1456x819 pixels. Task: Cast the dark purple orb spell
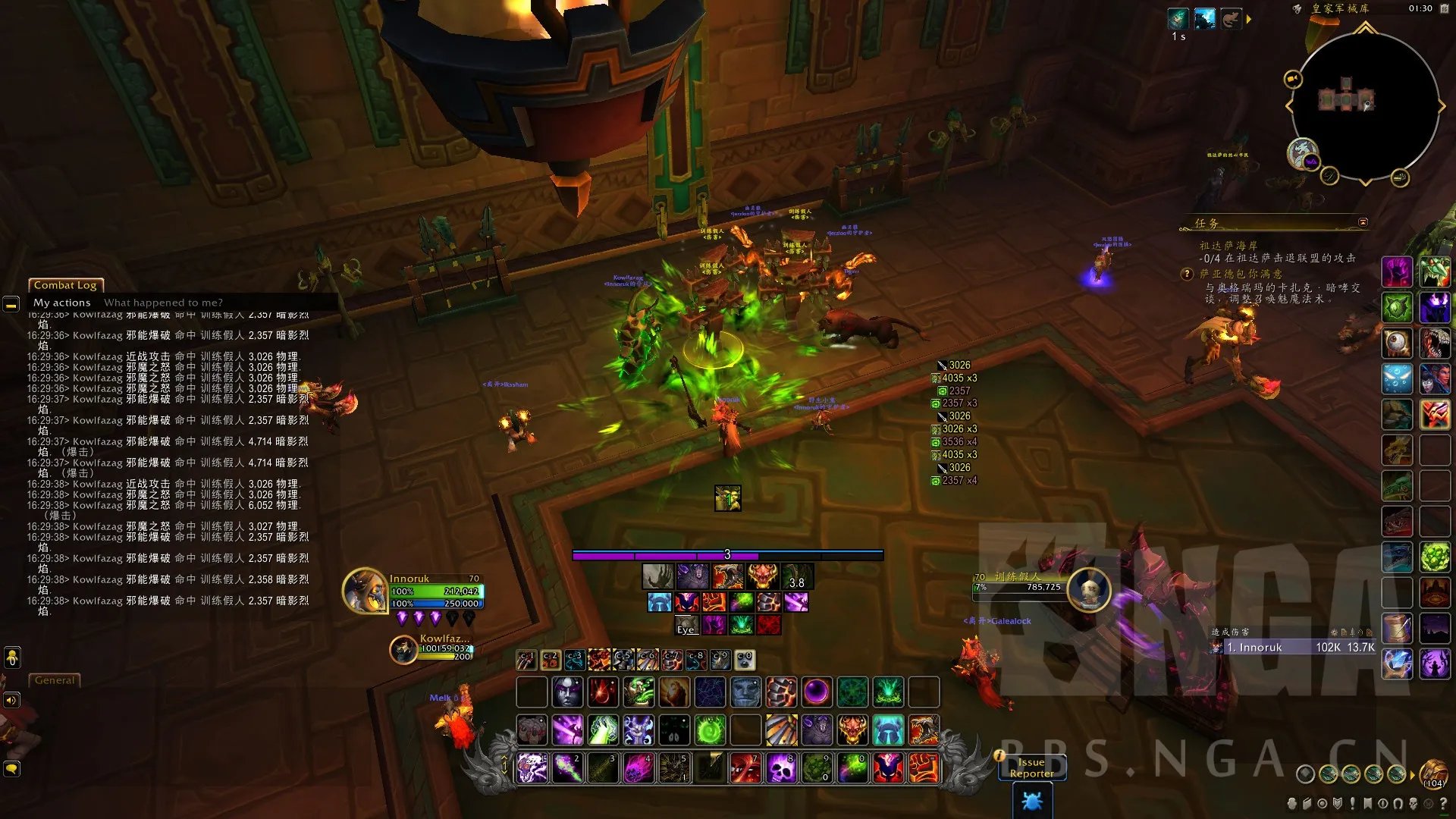coord(817,692)
